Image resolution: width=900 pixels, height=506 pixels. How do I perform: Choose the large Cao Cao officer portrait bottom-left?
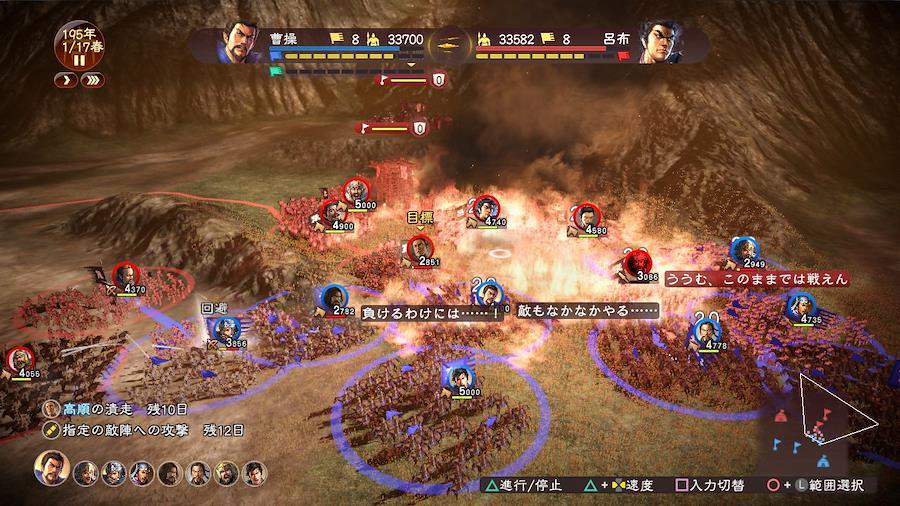point(53,468)
